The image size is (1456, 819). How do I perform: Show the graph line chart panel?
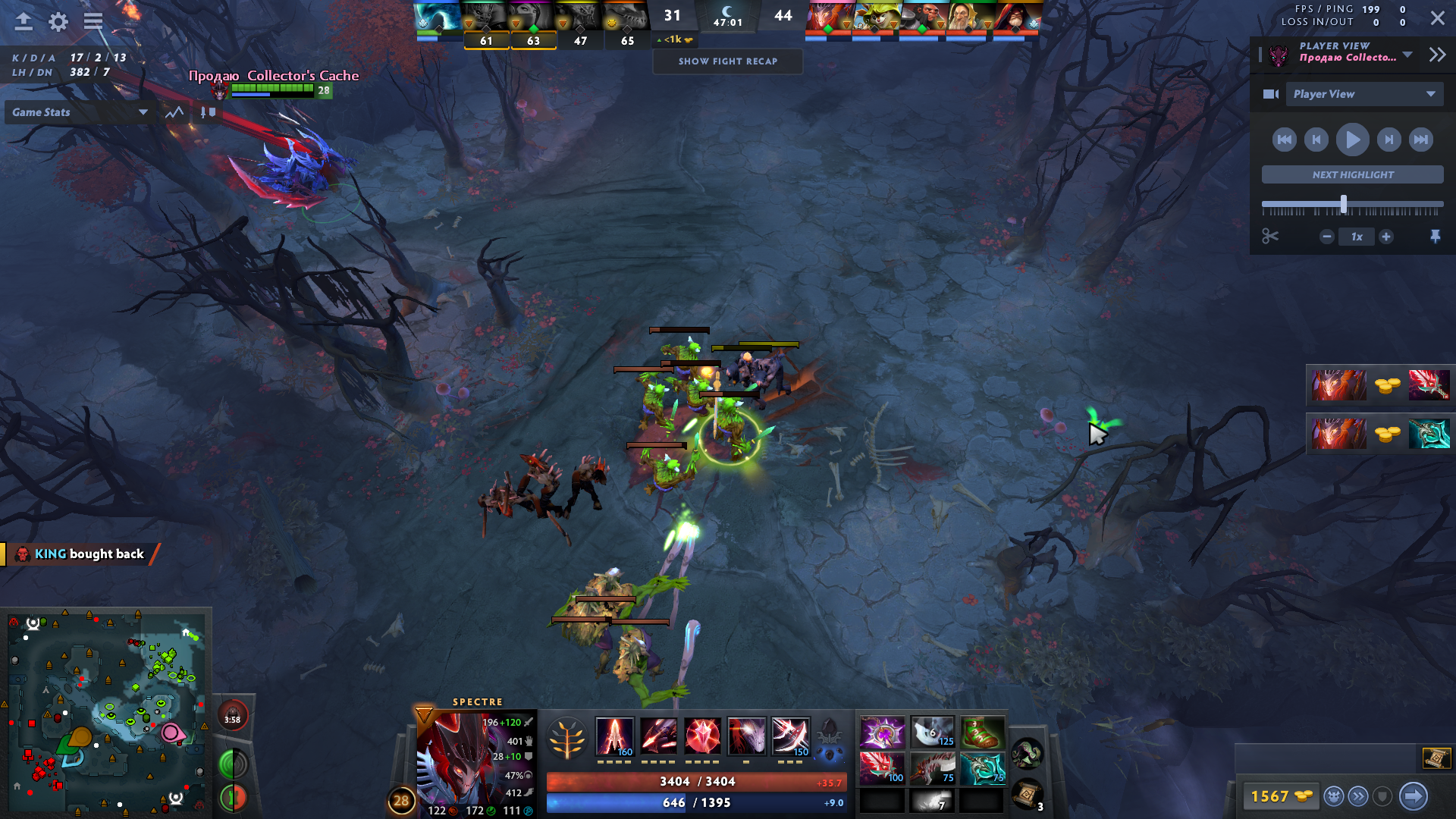click(x=174, y=112)
